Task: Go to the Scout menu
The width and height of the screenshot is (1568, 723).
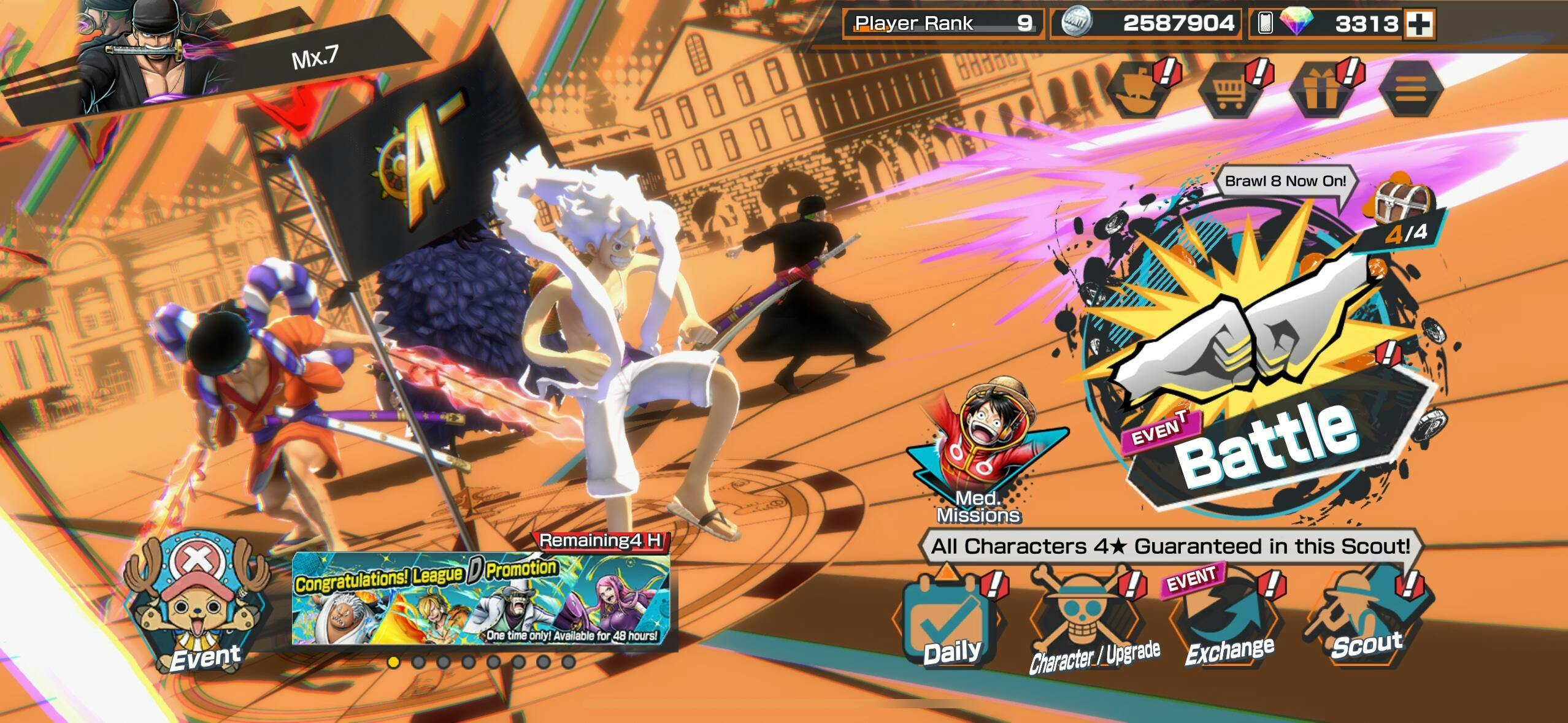Action: tap(1367, 619)
